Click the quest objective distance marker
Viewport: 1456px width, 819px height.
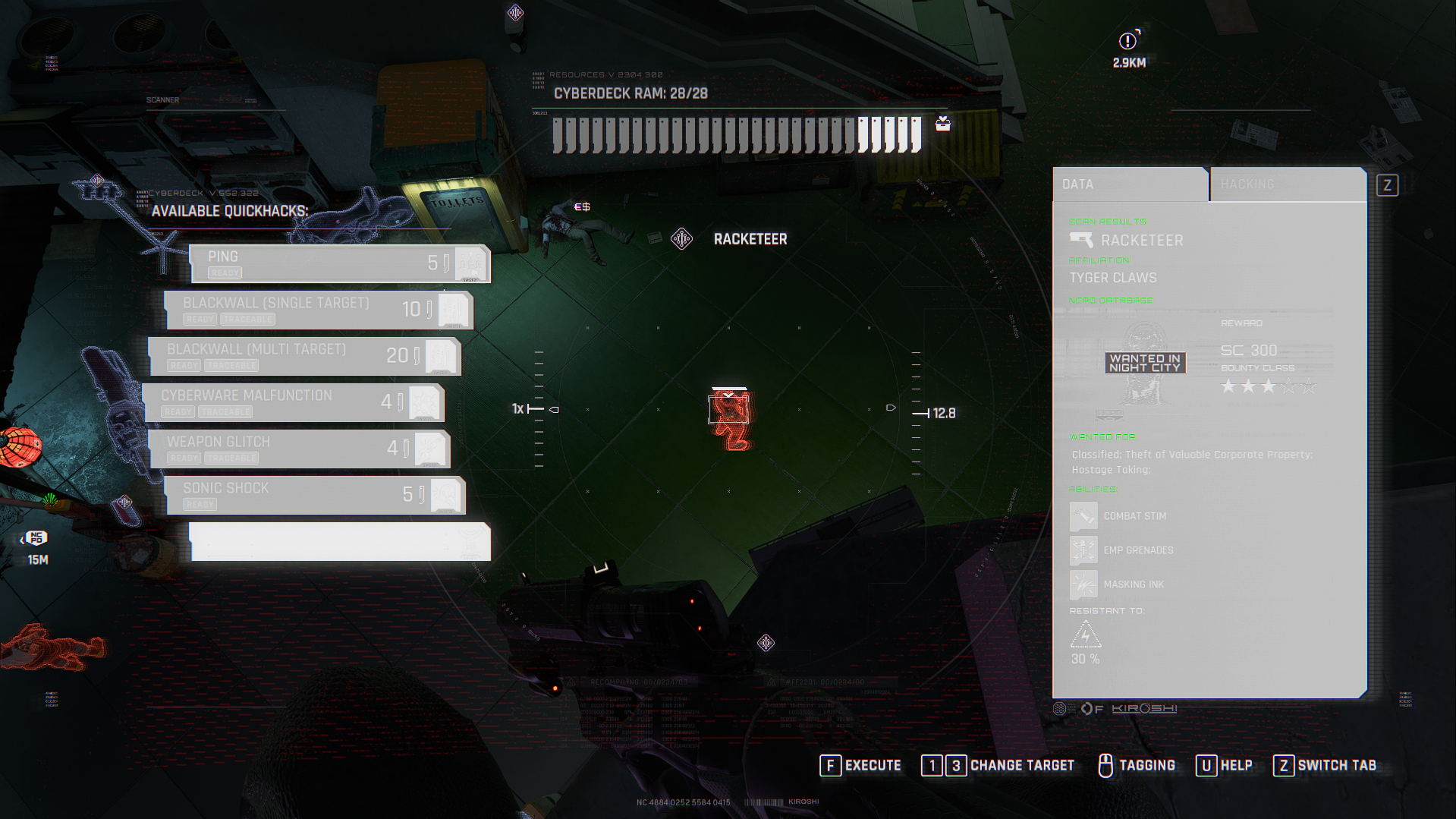coord(1129,42)
